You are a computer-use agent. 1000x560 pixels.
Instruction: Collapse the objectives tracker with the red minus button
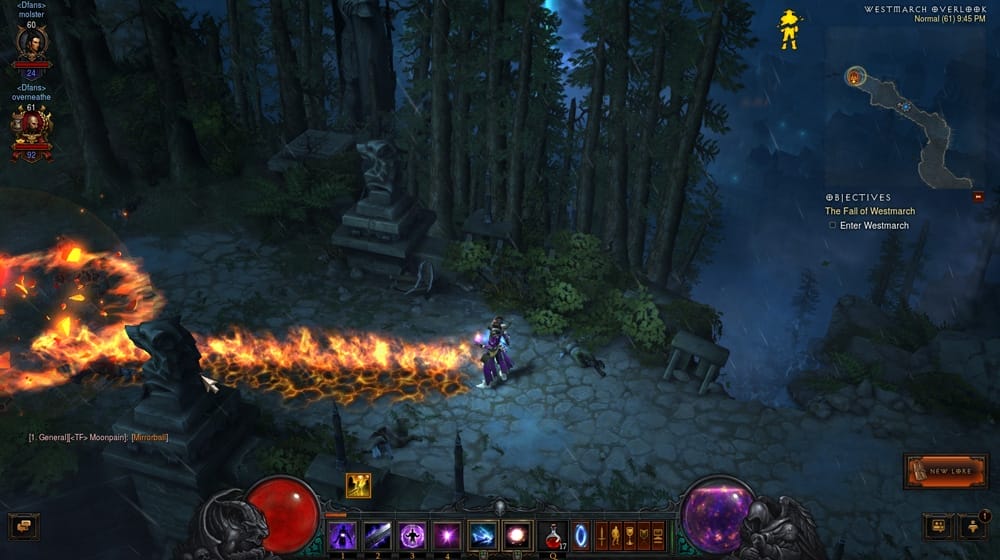[x=978, y=197]
